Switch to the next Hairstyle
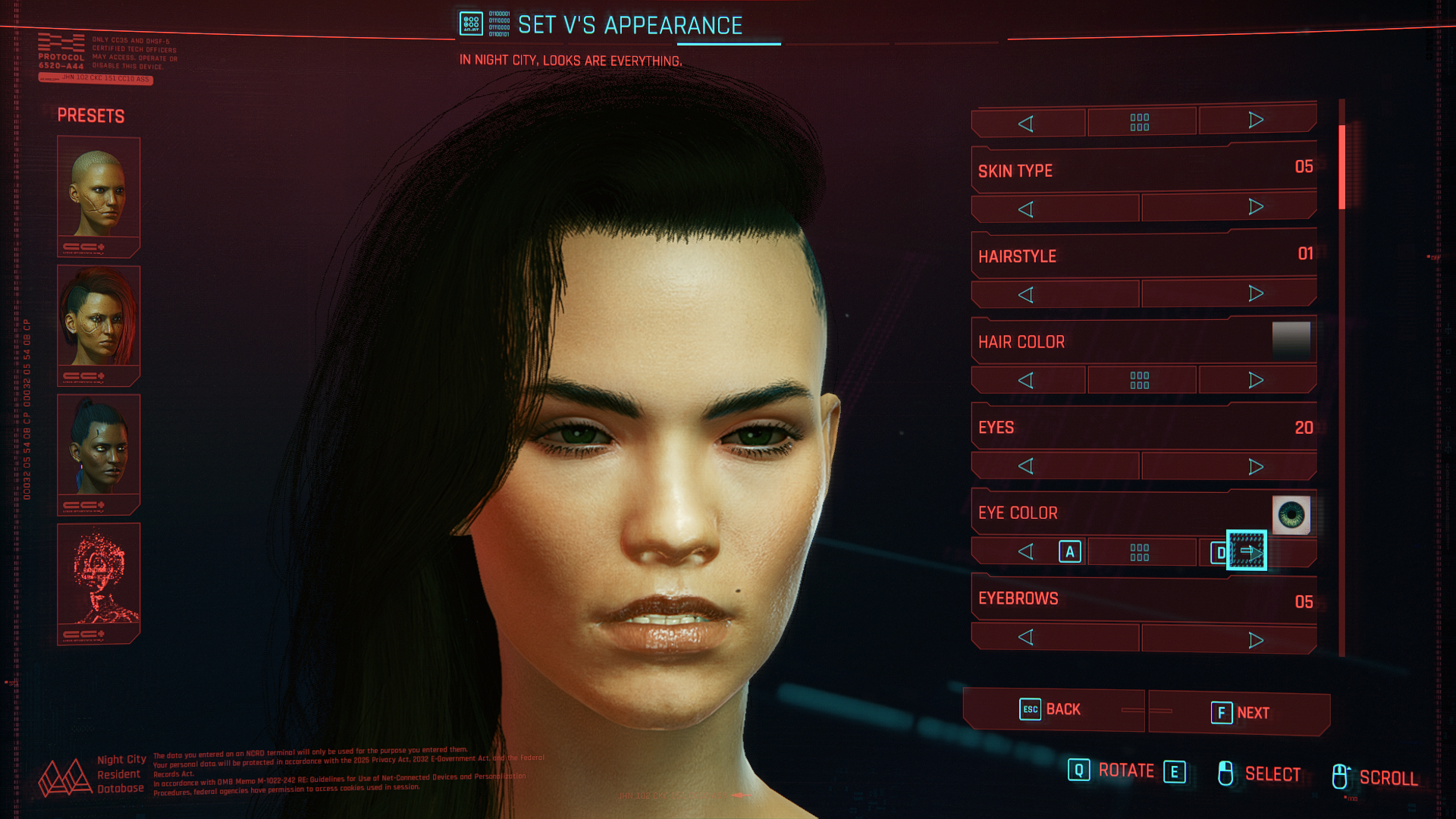Screen dimensions: 1456x819 tap(1256, 293)
